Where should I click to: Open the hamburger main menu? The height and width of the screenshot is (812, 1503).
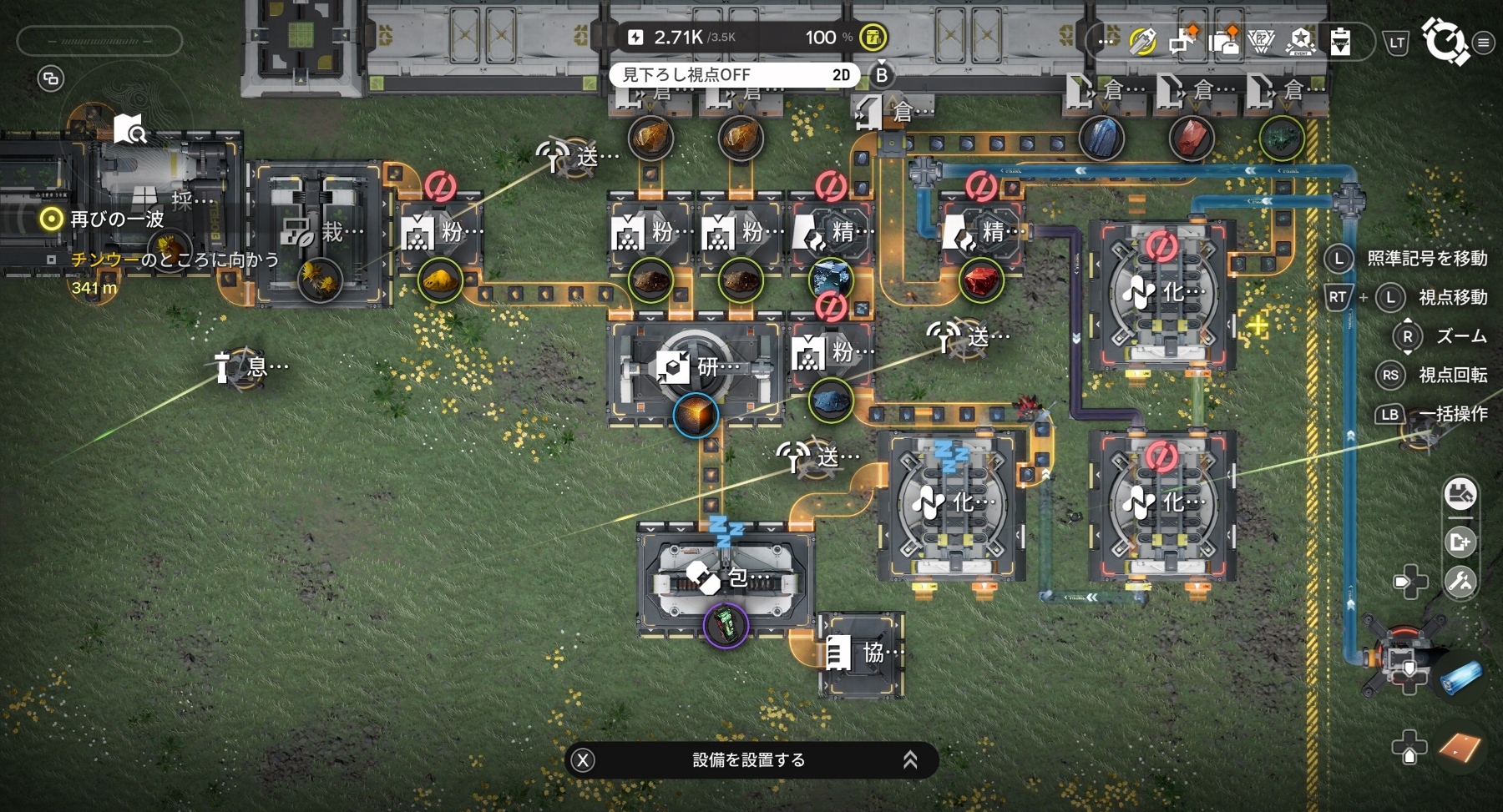point(1483,43)
